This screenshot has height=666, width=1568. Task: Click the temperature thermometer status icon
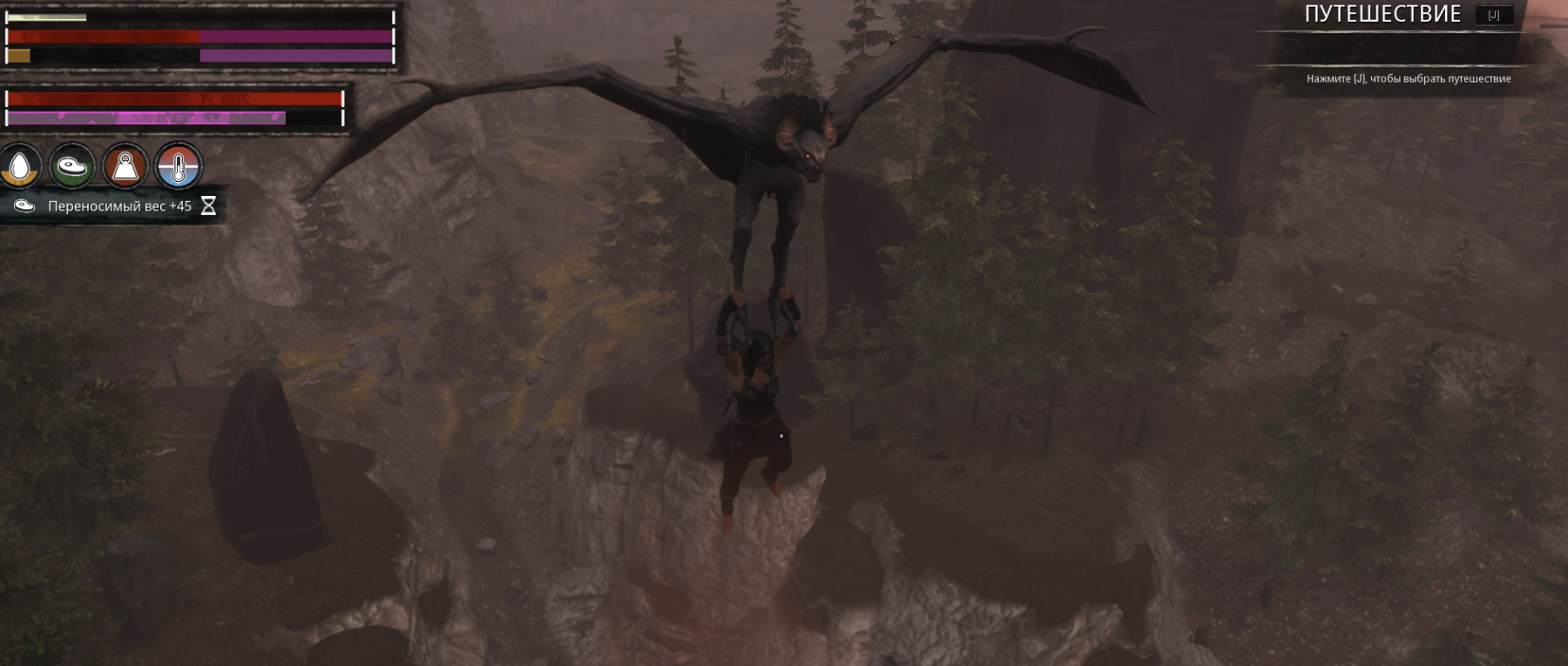tap(179, 166)
